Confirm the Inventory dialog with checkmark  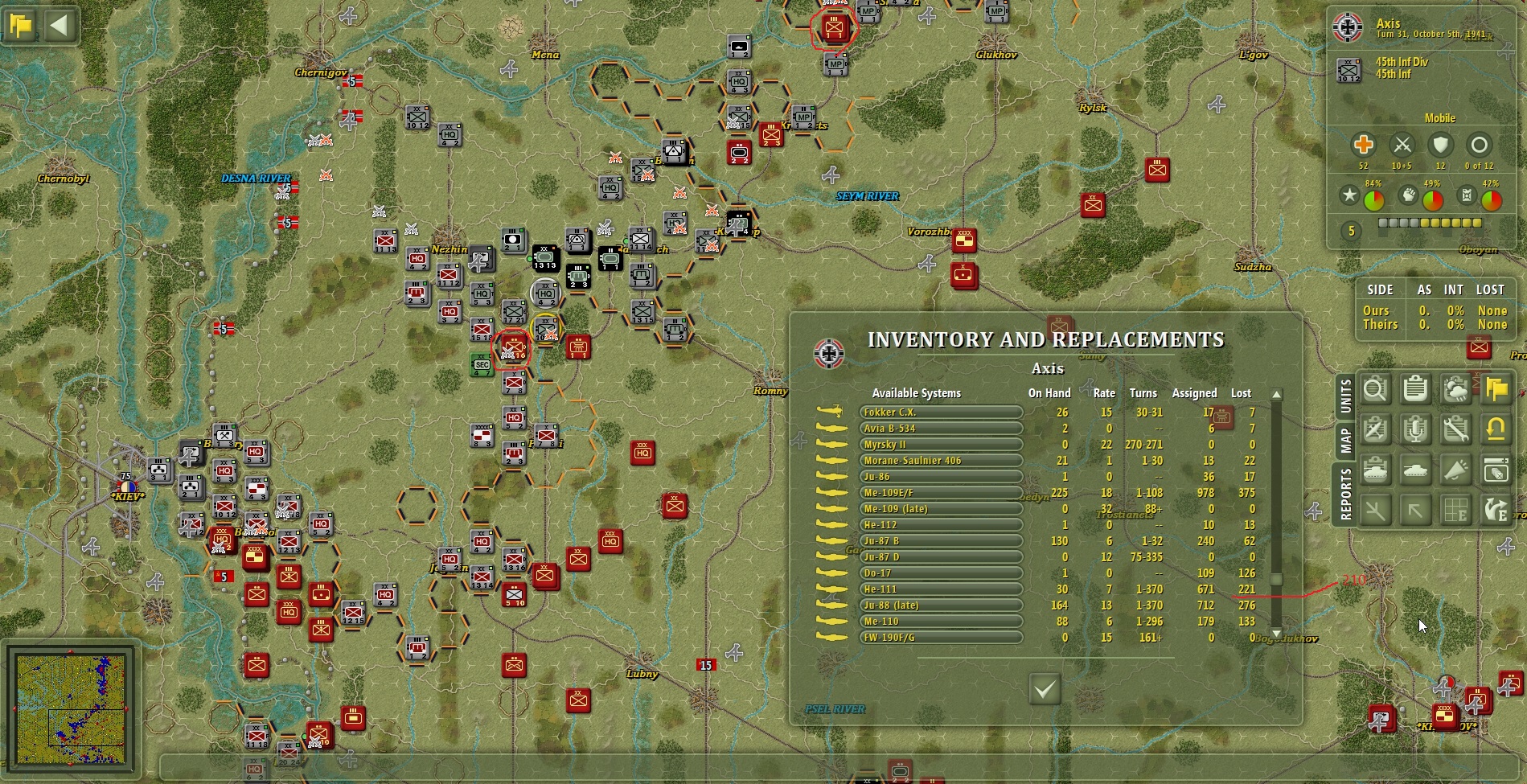[x=1045, y=690]
